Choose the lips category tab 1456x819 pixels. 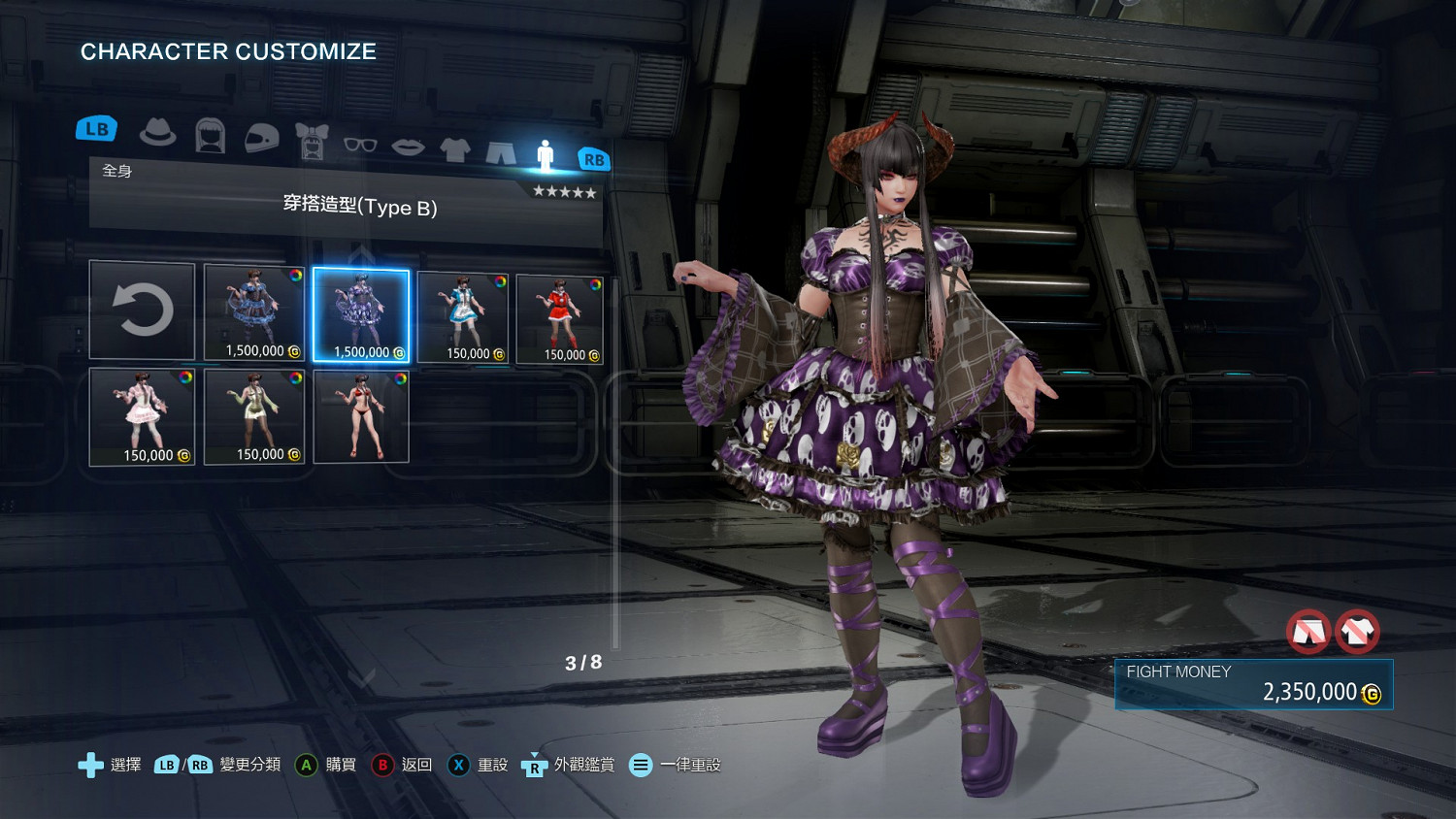point(408,147)
